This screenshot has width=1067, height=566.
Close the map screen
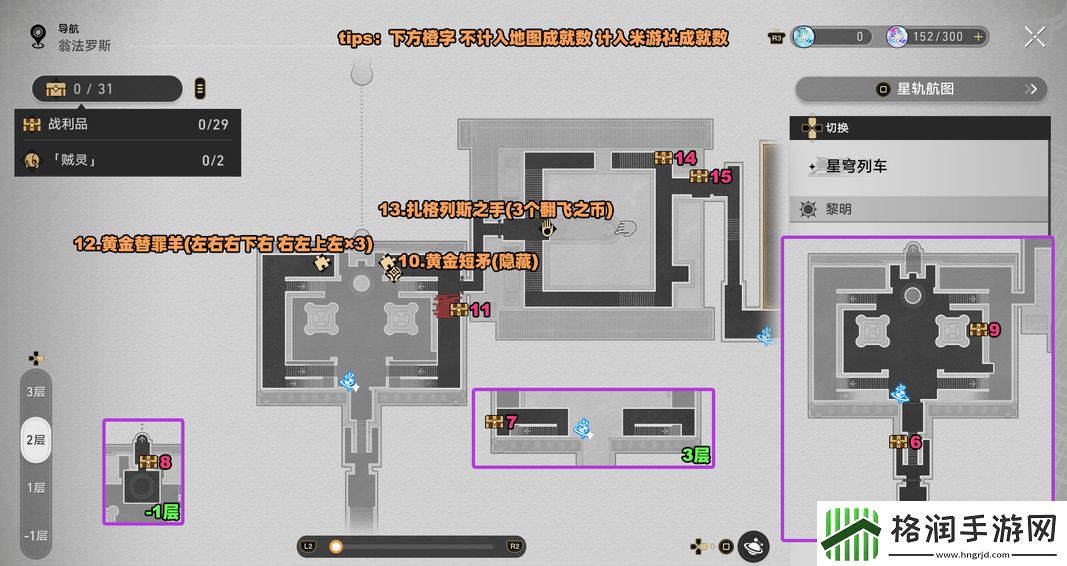click(x=1035, y=38)
